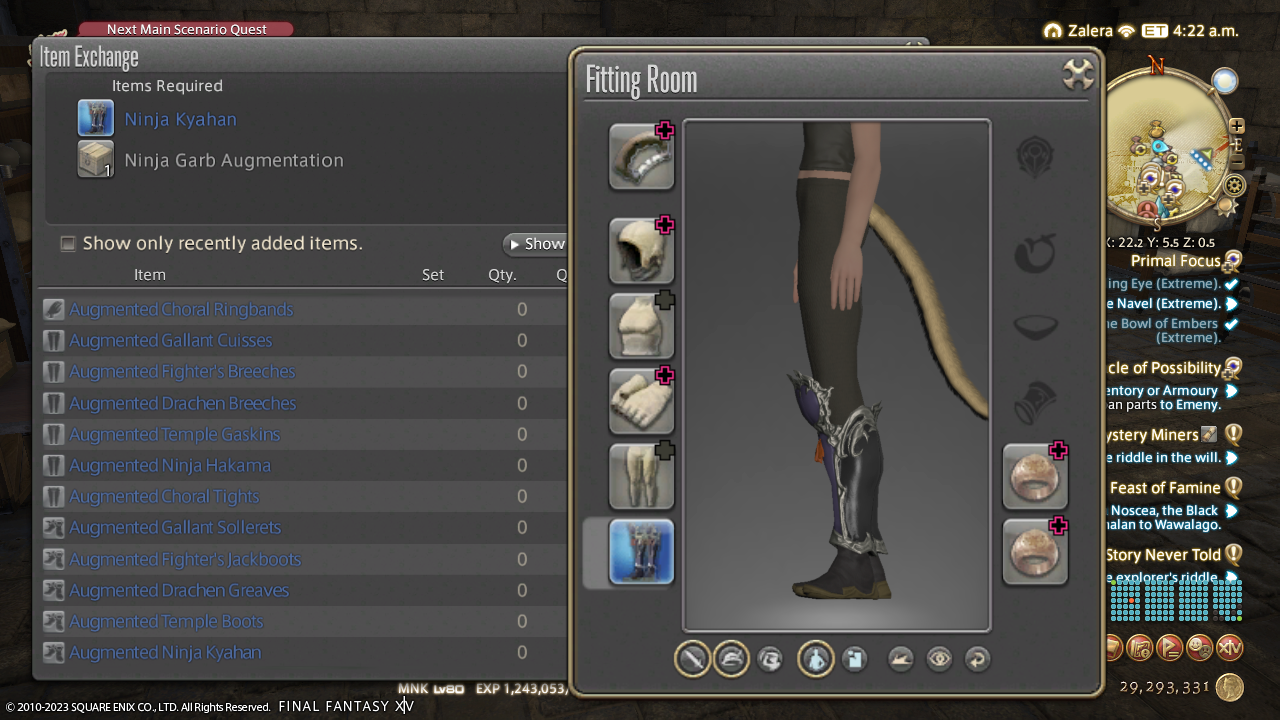Select Augmented Choral Ringbands row

(x=181, y=310)
